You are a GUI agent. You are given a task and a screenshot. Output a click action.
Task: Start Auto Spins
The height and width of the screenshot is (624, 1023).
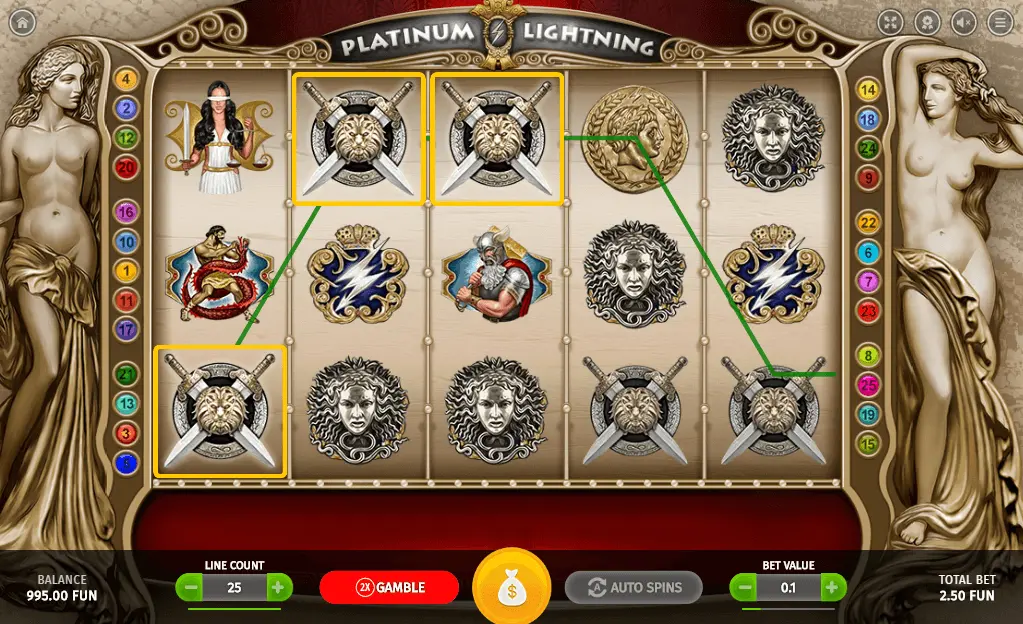[x=633, y=587]
